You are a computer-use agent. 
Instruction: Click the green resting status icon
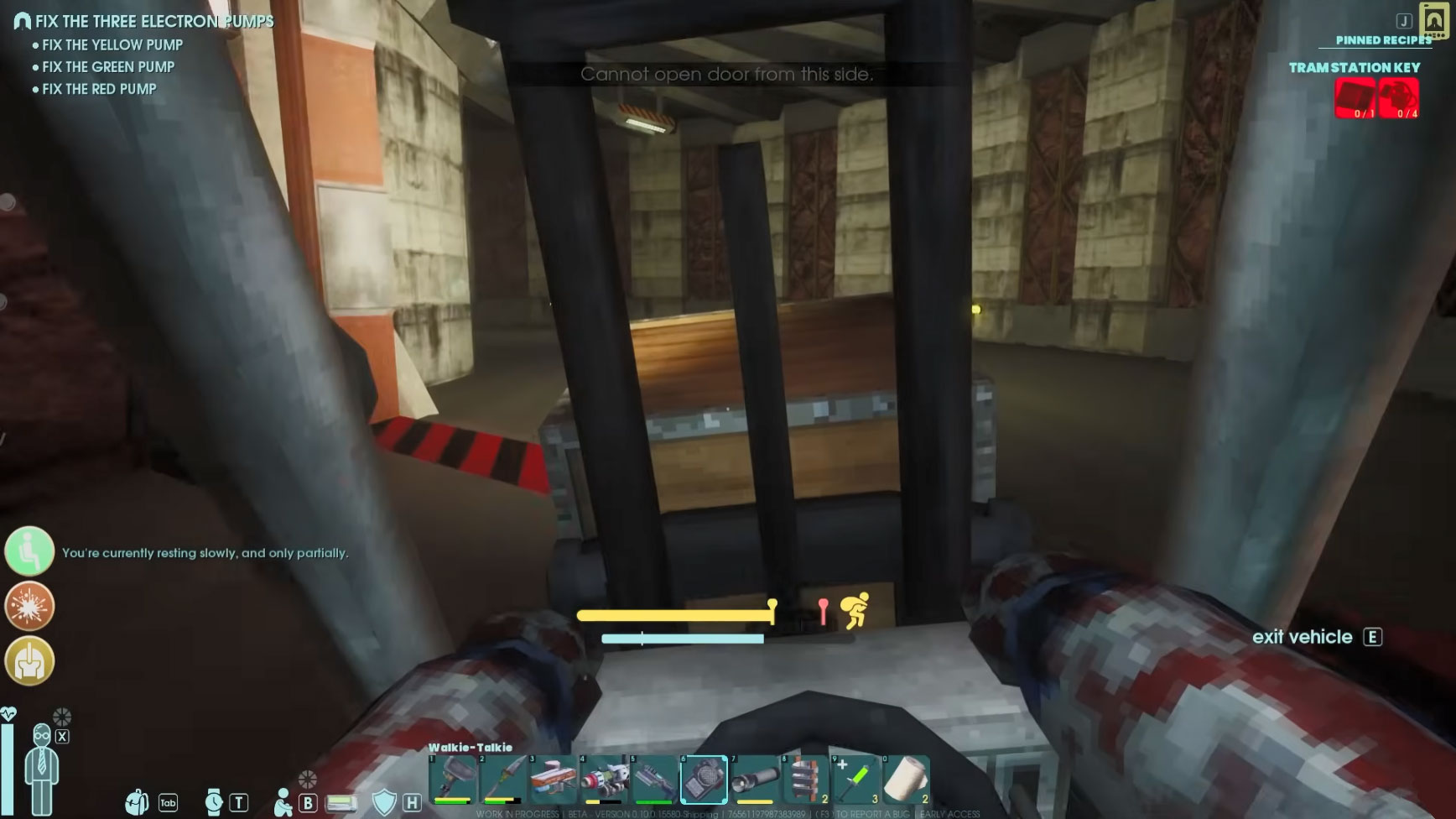click(x=29, y=550)
